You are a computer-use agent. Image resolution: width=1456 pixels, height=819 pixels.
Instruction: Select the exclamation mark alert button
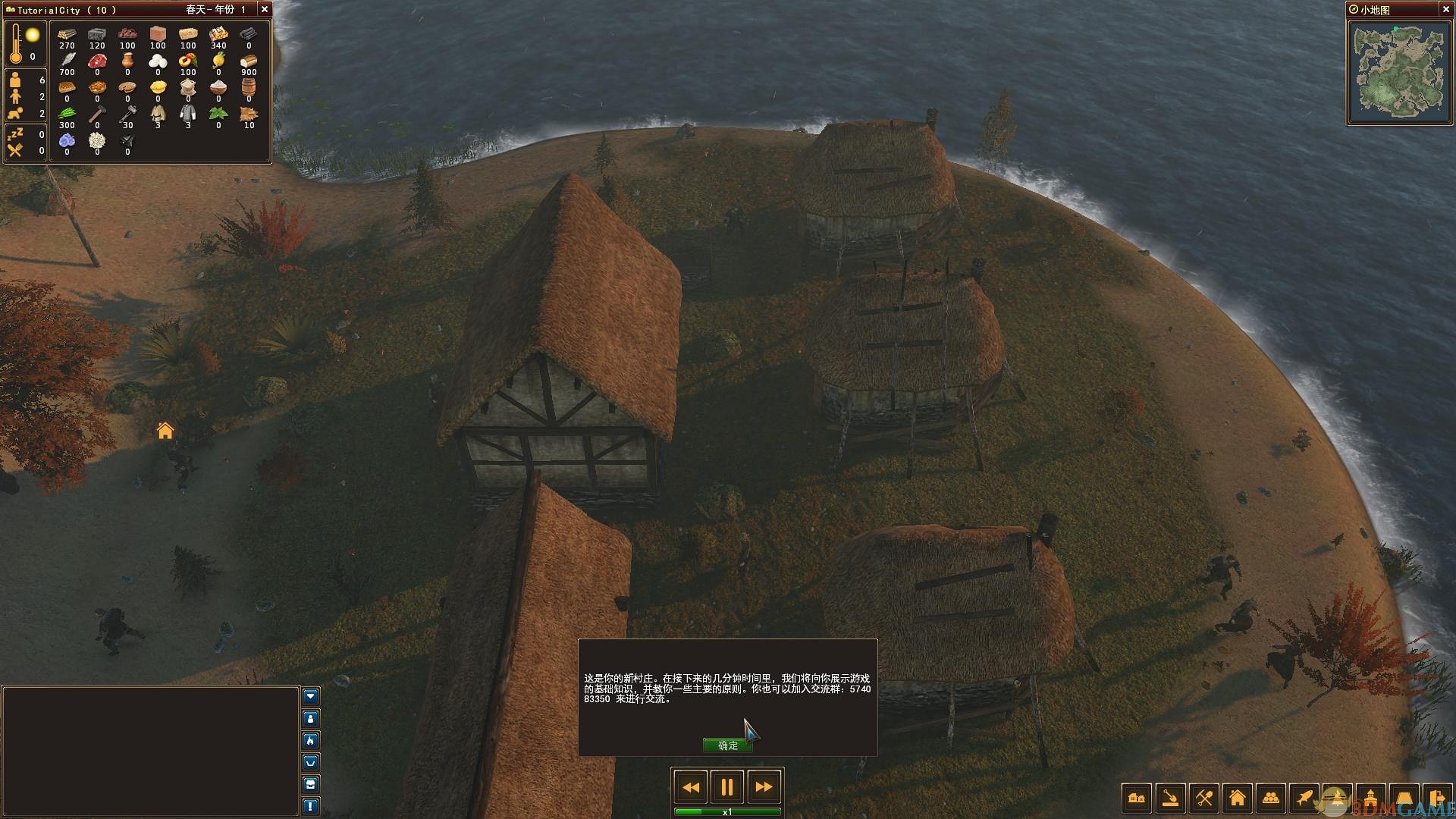point(311,805)
